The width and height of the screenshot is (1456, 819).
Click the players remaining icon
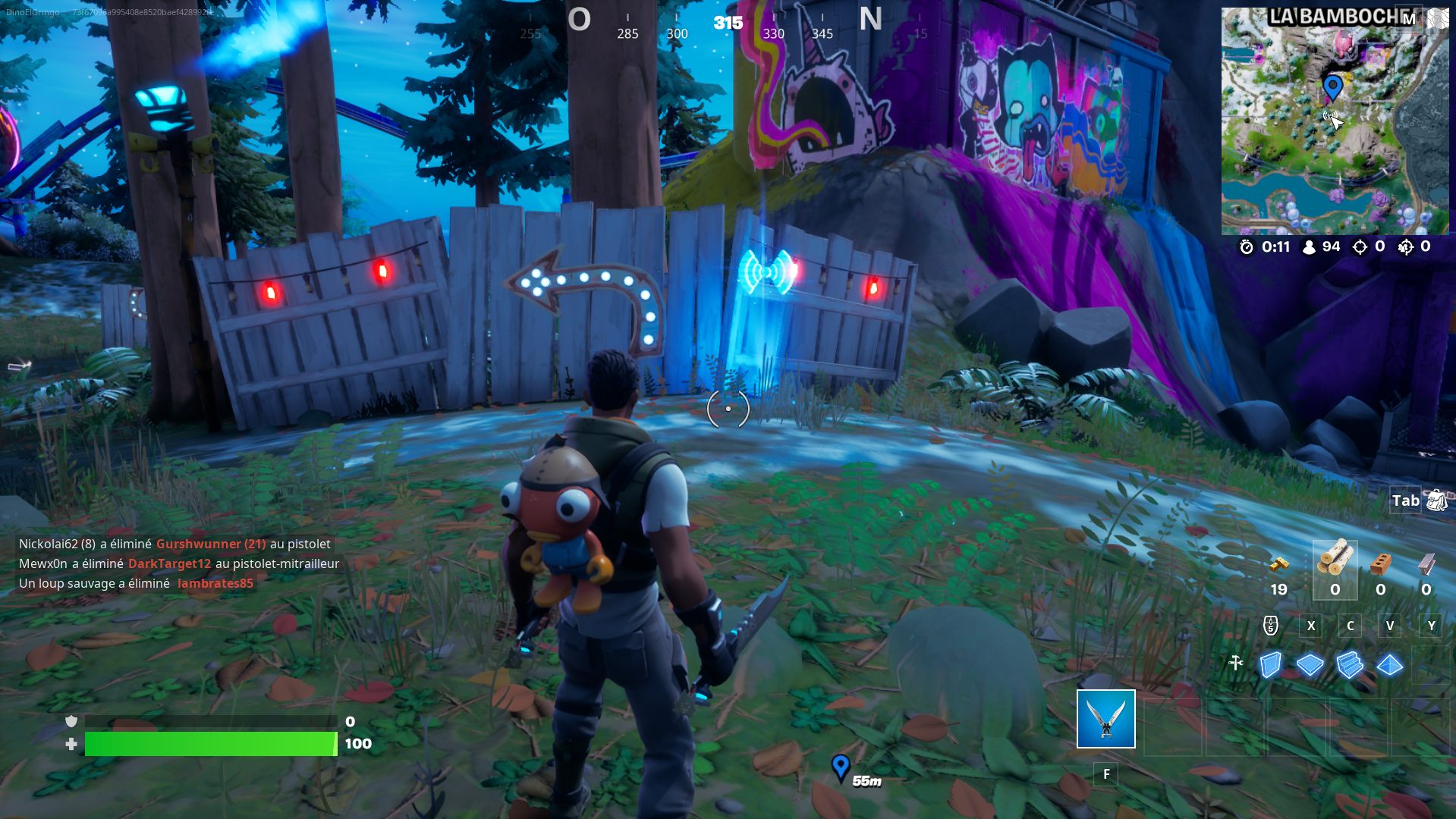[x=1308, y=246]
